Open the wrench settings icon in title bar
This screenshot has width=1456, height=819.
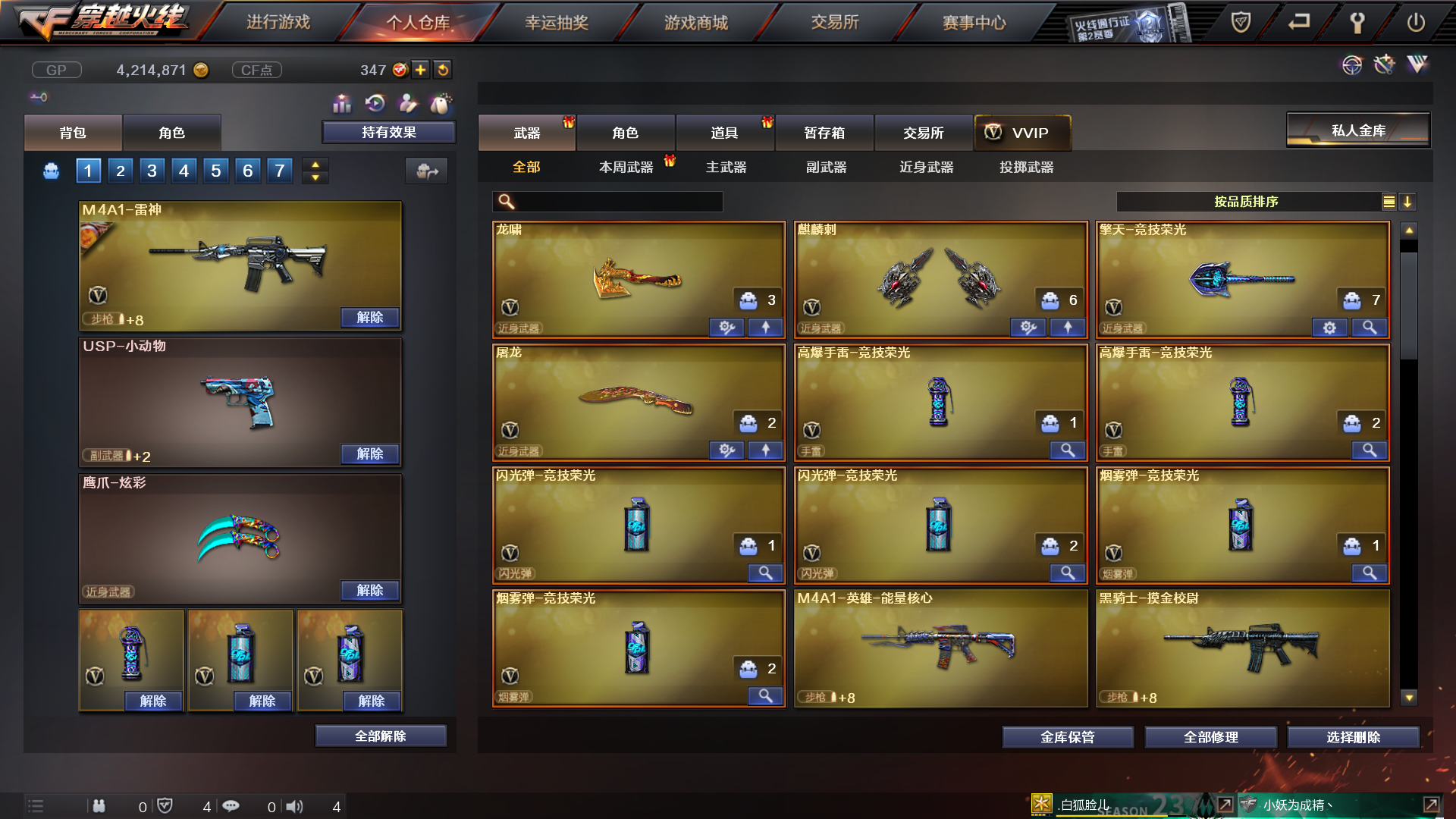pyautogui.click(x=1357, y=22)
